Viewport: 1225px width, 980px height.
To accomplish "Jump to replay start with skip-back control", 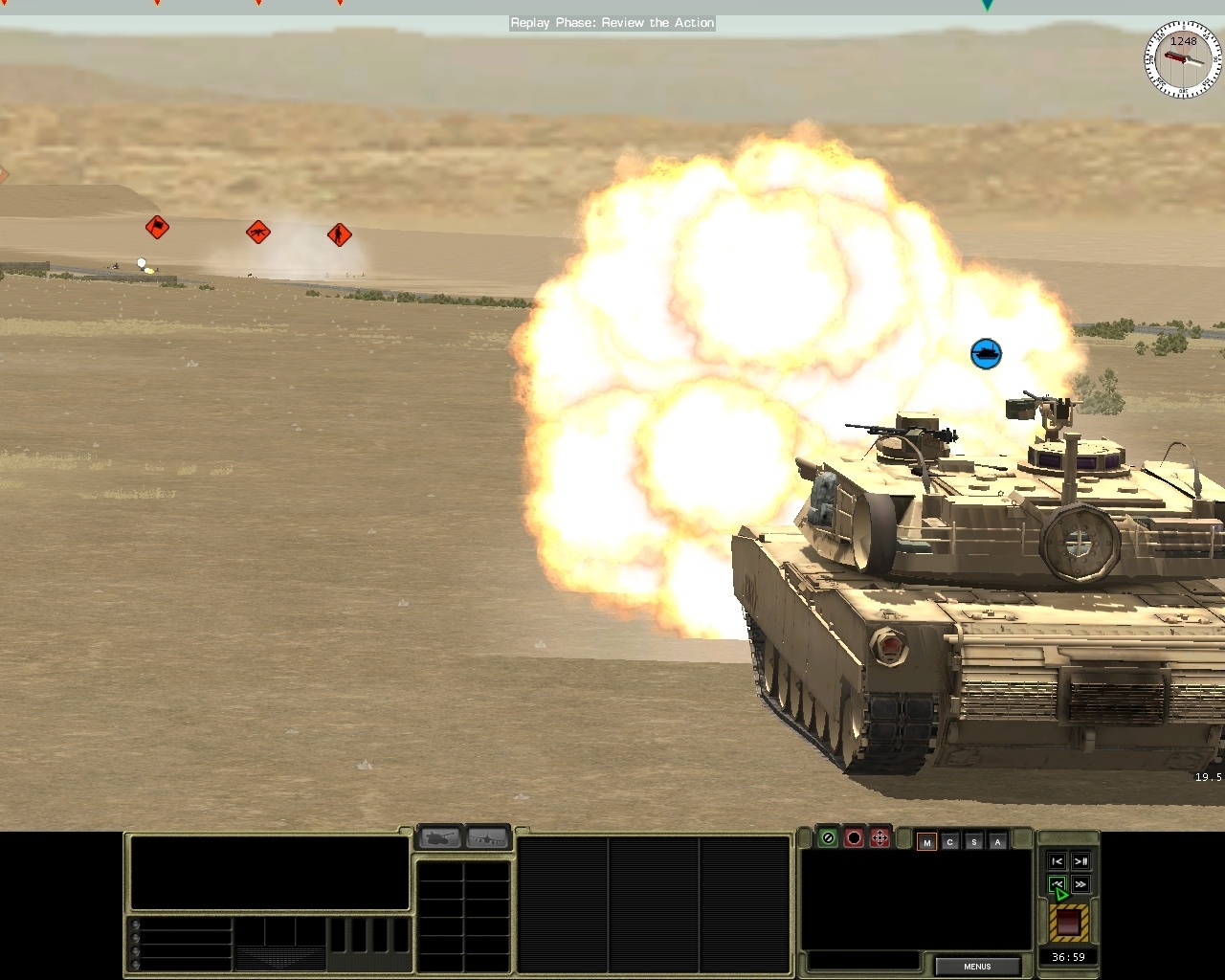I will click(1057, 860).
